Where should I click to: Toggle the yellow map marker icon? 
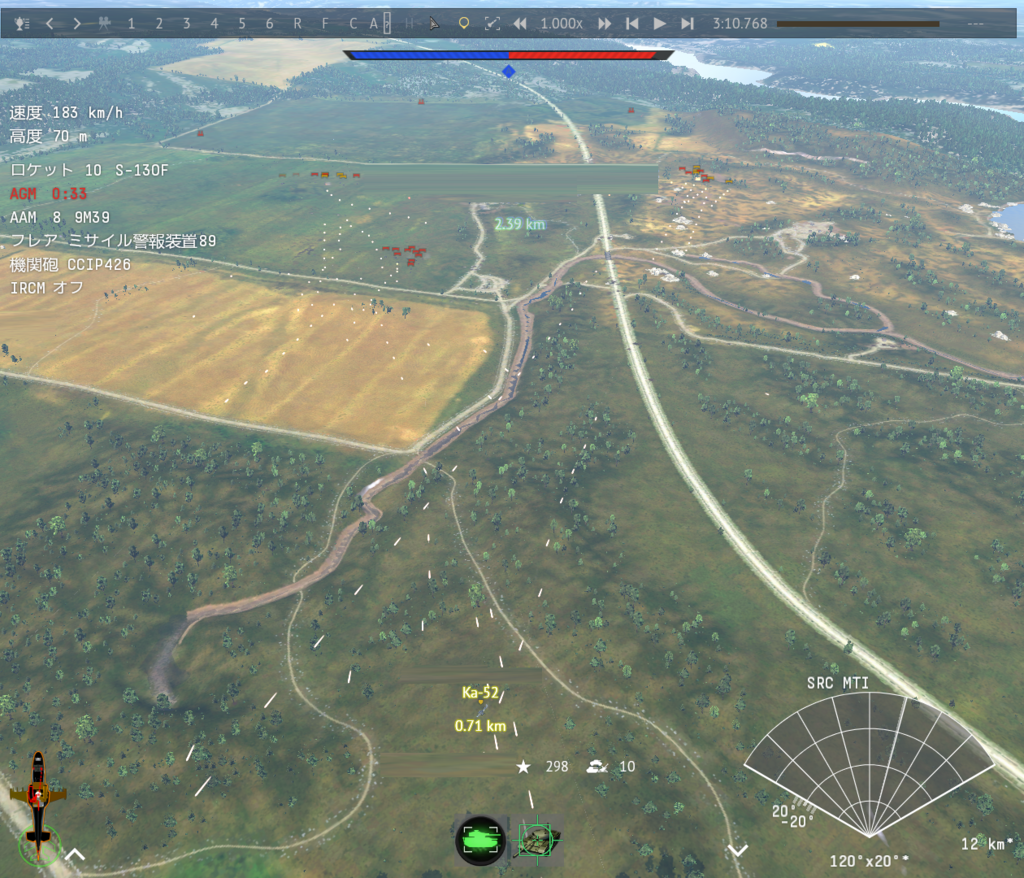[x=463, y=23]
